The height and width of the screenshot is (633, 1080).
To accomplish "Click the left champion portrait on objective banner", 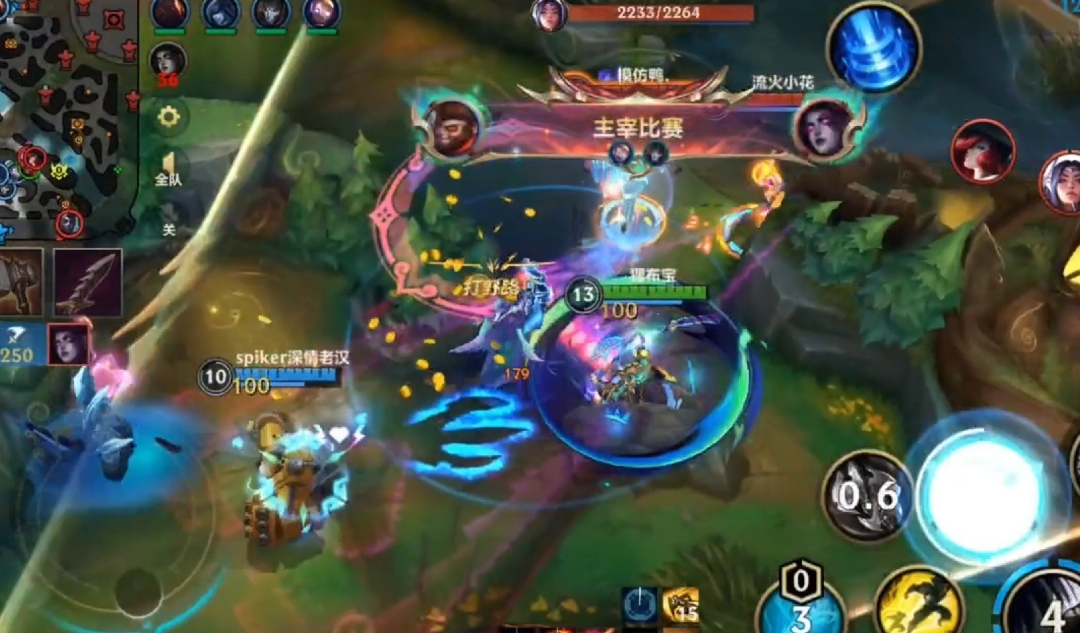I will pyautogui.click(x=453, y=127).
